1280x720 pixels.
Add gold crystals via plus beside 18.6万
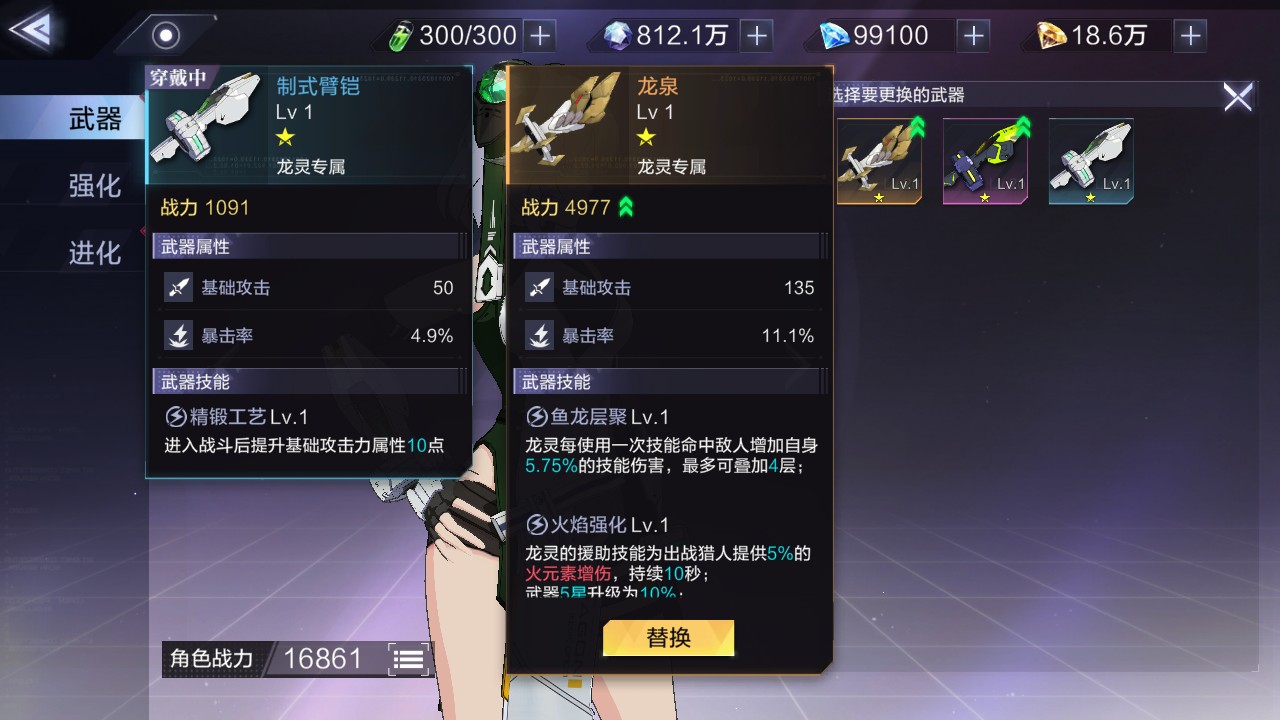click(x=1190, y=36)
